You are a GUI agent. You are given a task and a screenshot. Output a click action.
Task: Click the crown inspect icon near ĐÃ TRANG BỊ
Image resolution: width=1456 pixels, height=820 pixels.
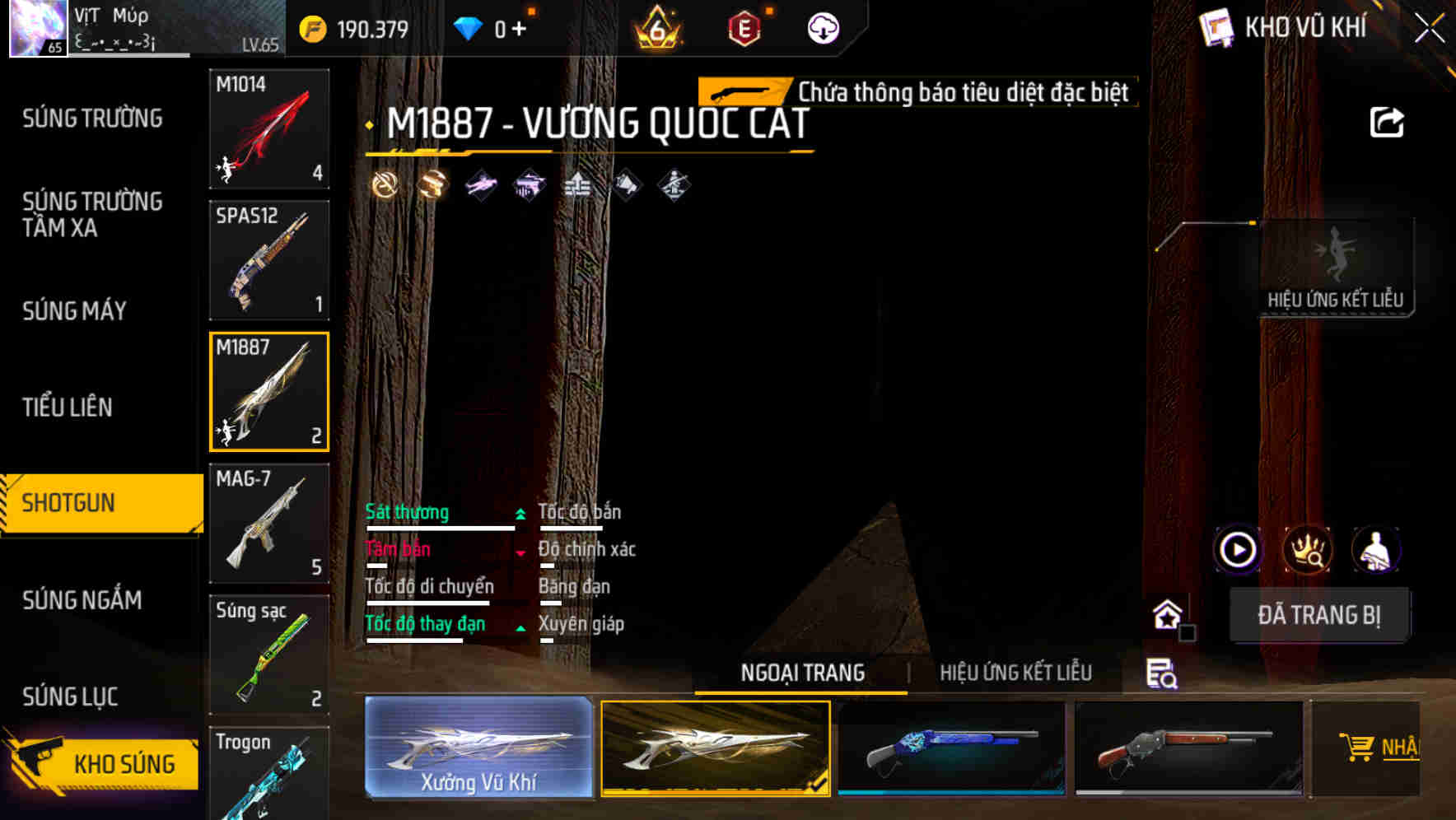[1308, 548]
